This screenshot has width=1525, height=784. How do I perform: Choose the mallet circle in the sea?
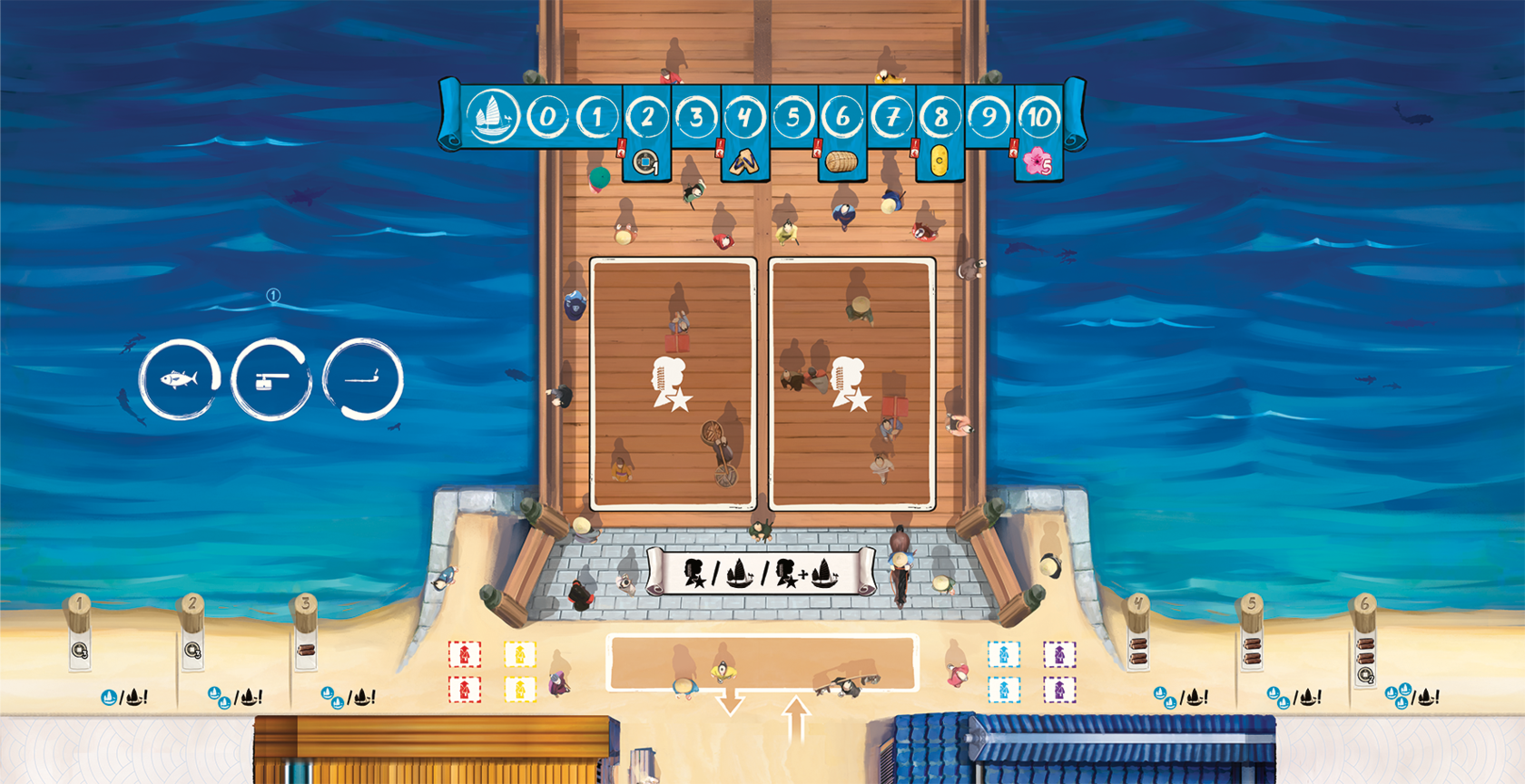click(x=271, y=379)
